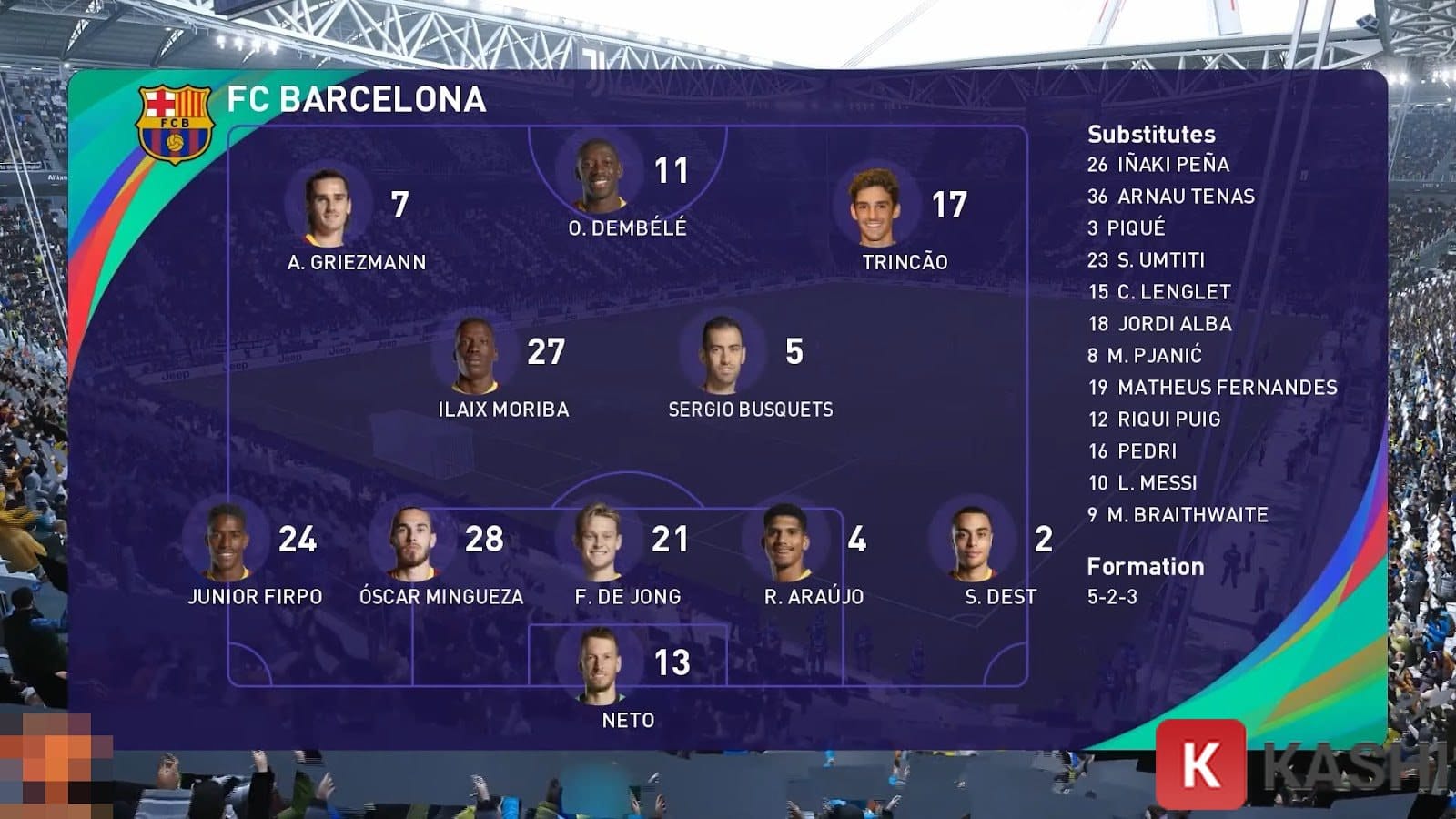Choose S. Dest's player portrait
The height and width of the screenshot is (819, 1456).
[x=972, y=542]
